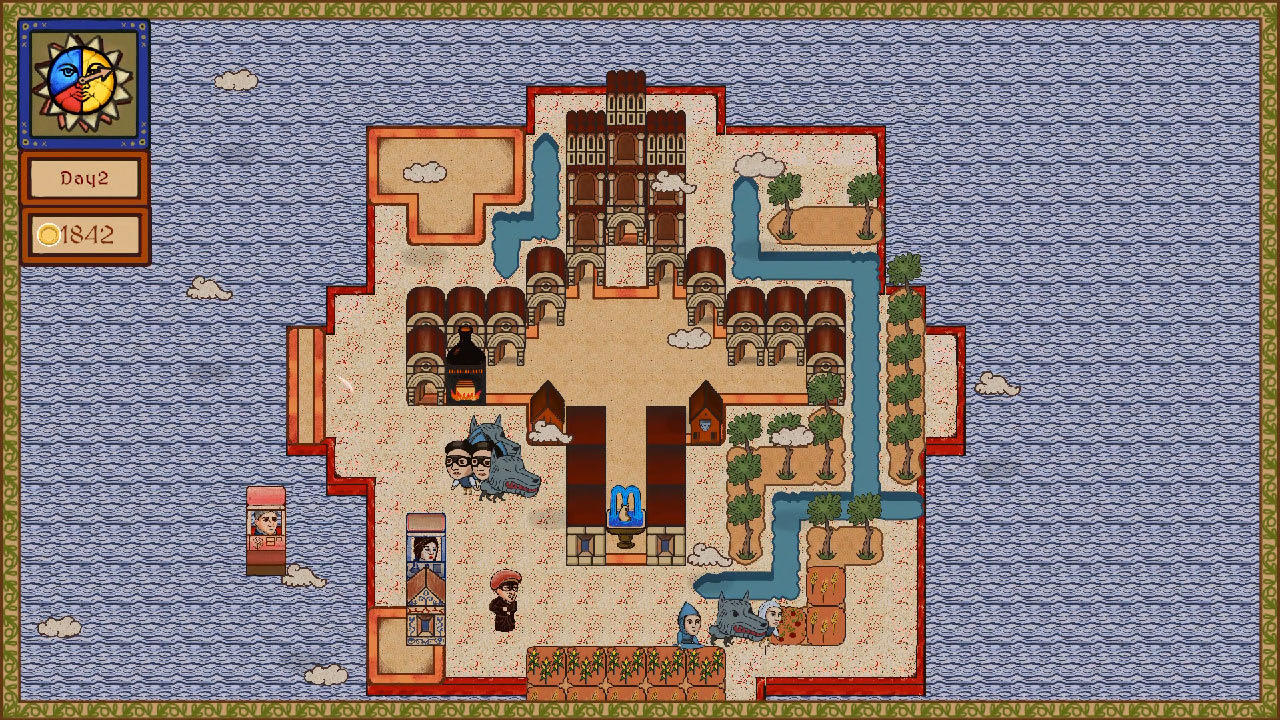Open the Day2 status panel

click(84, 180)
